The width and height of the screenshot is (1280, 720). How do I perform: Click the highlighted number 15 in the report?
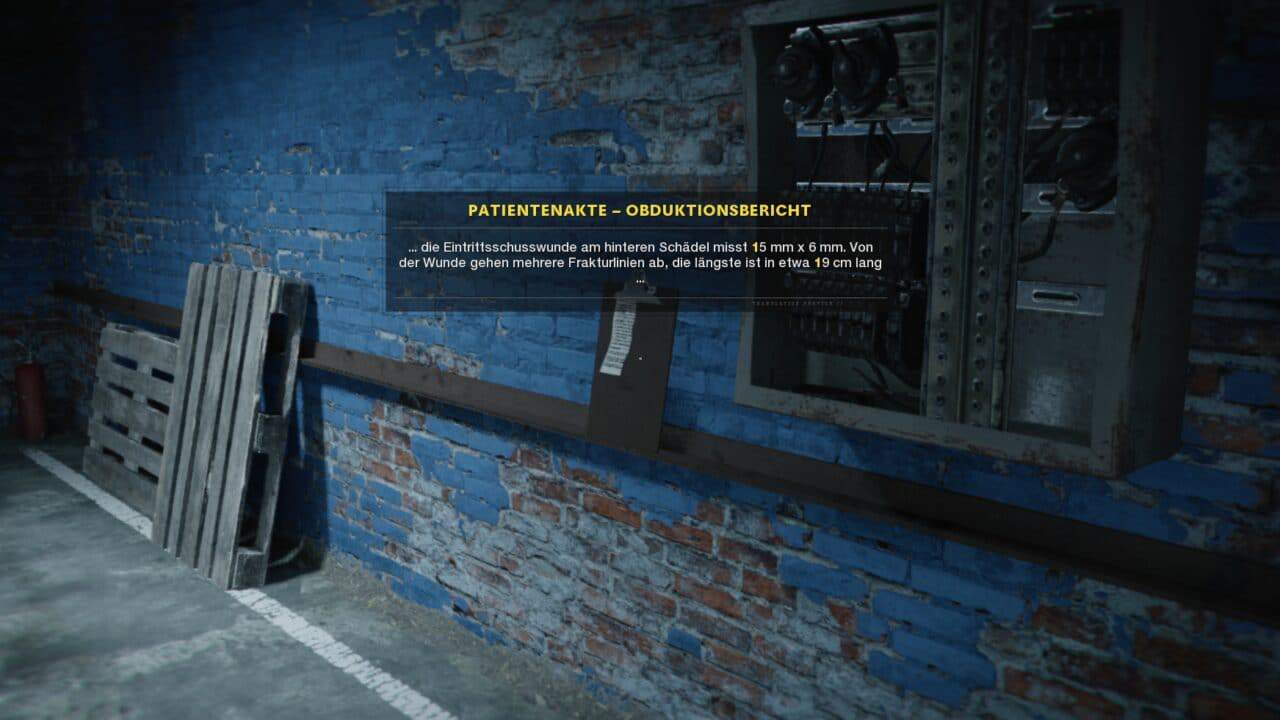[x=758, y=245]
